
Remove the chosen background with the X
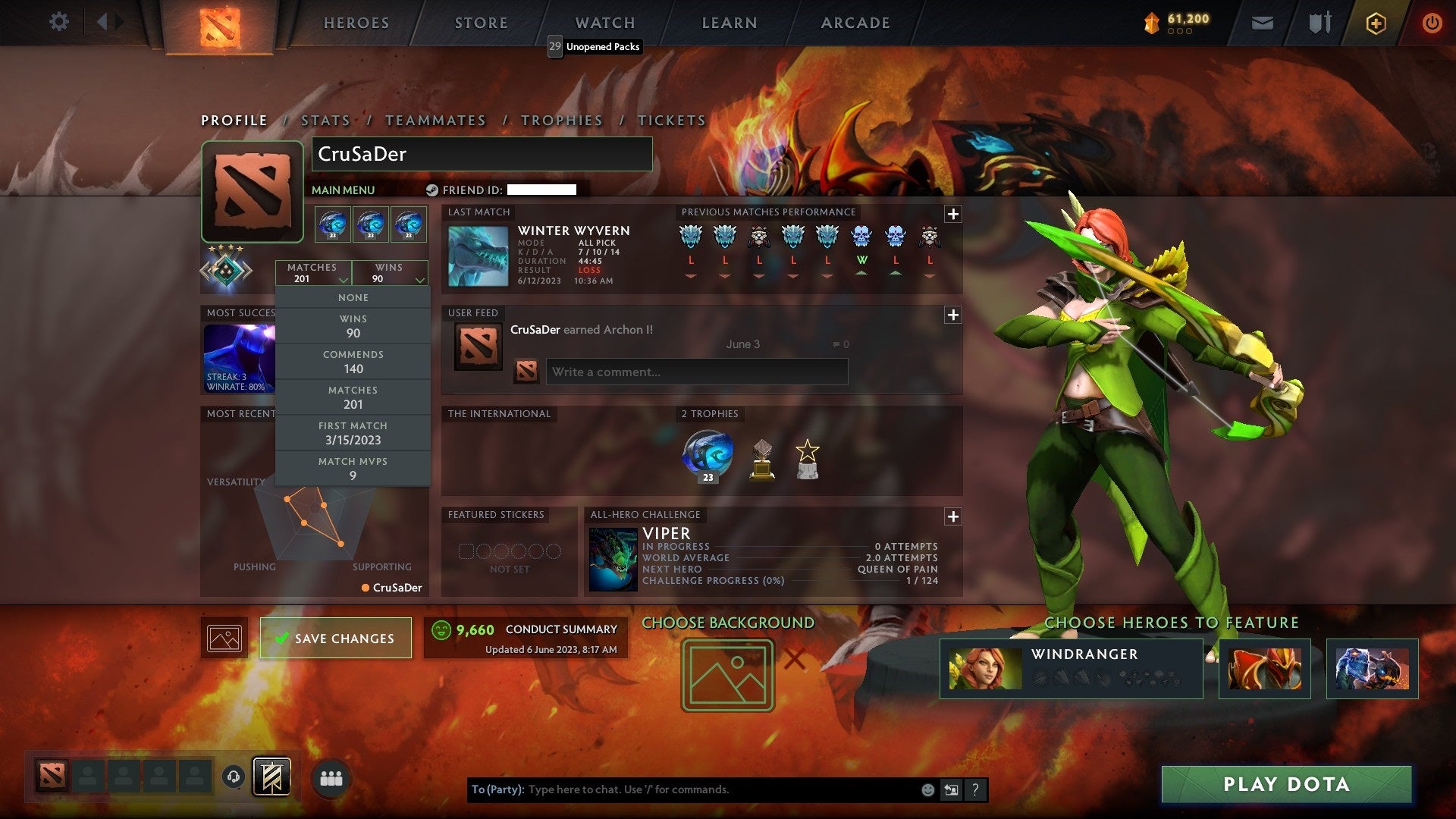click(x=795, y=659)
